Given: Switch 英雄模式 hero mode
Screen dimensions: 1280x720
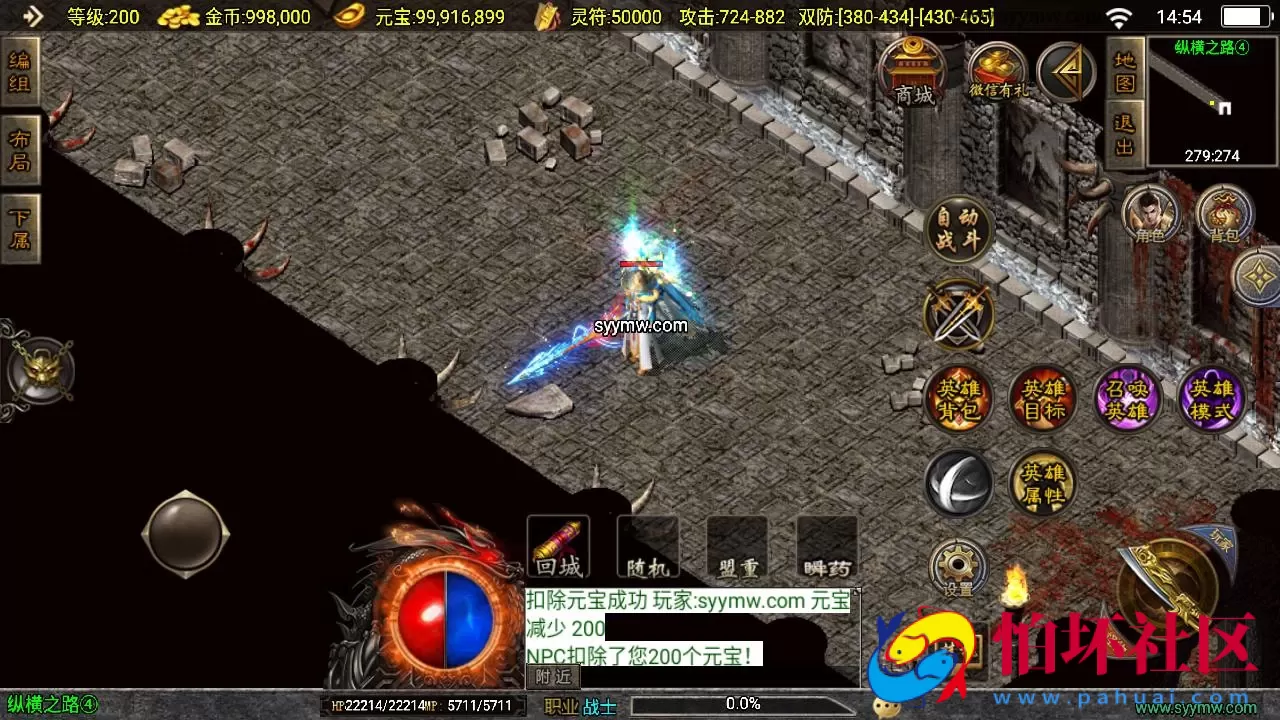Looking at the screenshot, I should click(1211, 399).
